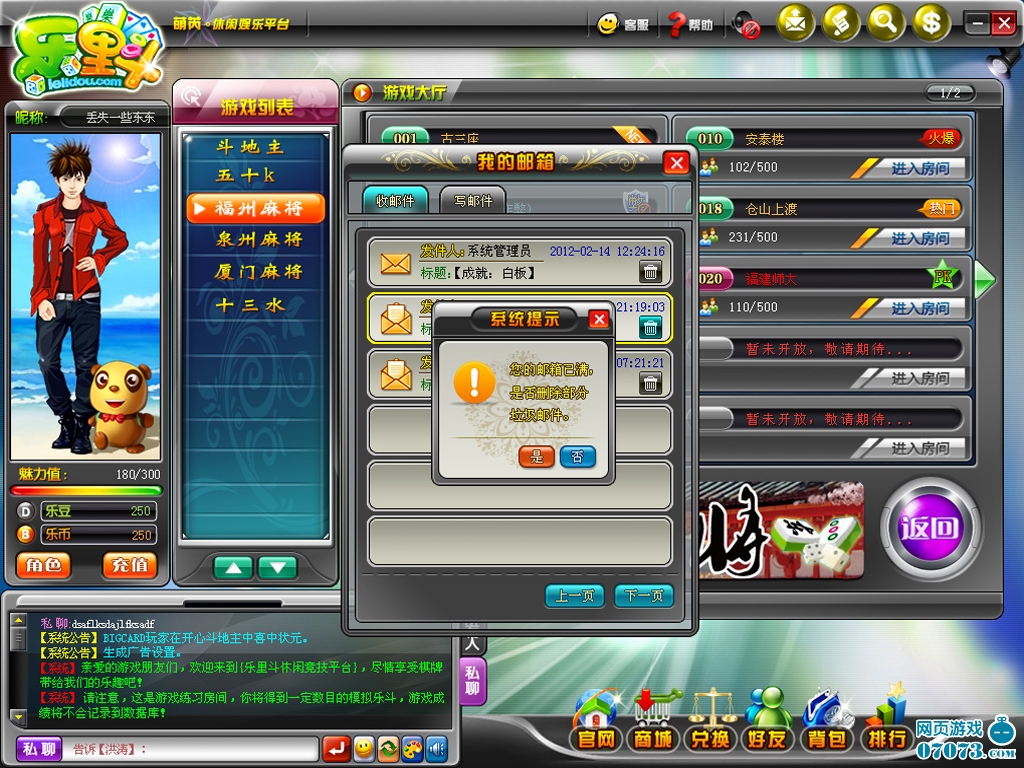The image size is (1024, 768).
Task: Close the 我的邮箱 mailbox window
Action: point(677,163)
